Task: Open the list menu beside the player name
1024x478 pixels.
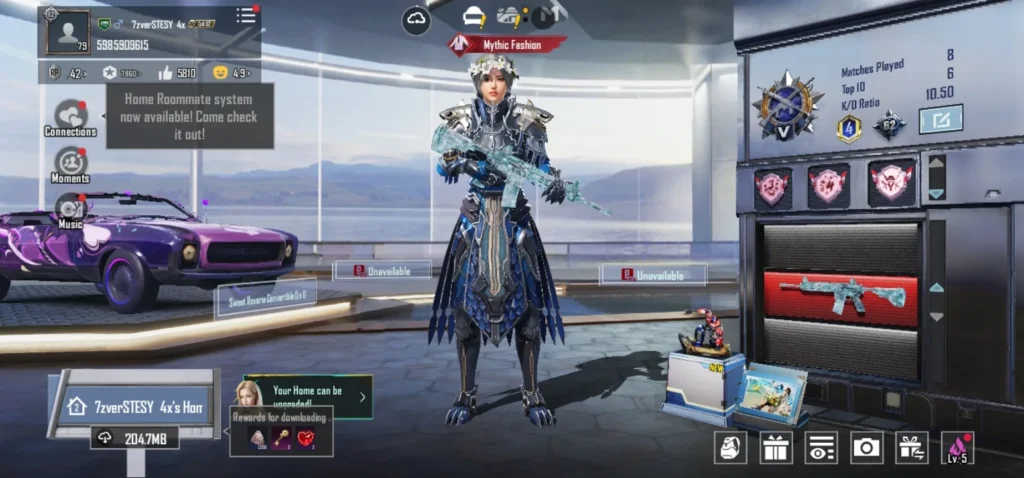Action: (245, 16)
